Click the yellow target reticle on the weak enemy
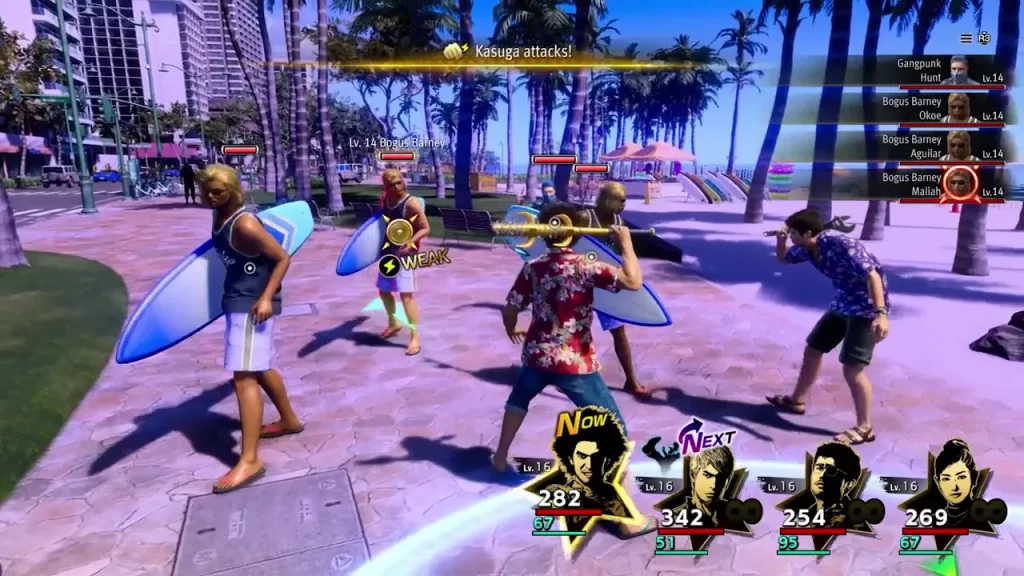Screen dimensions: 1024x576 [401, 232]
